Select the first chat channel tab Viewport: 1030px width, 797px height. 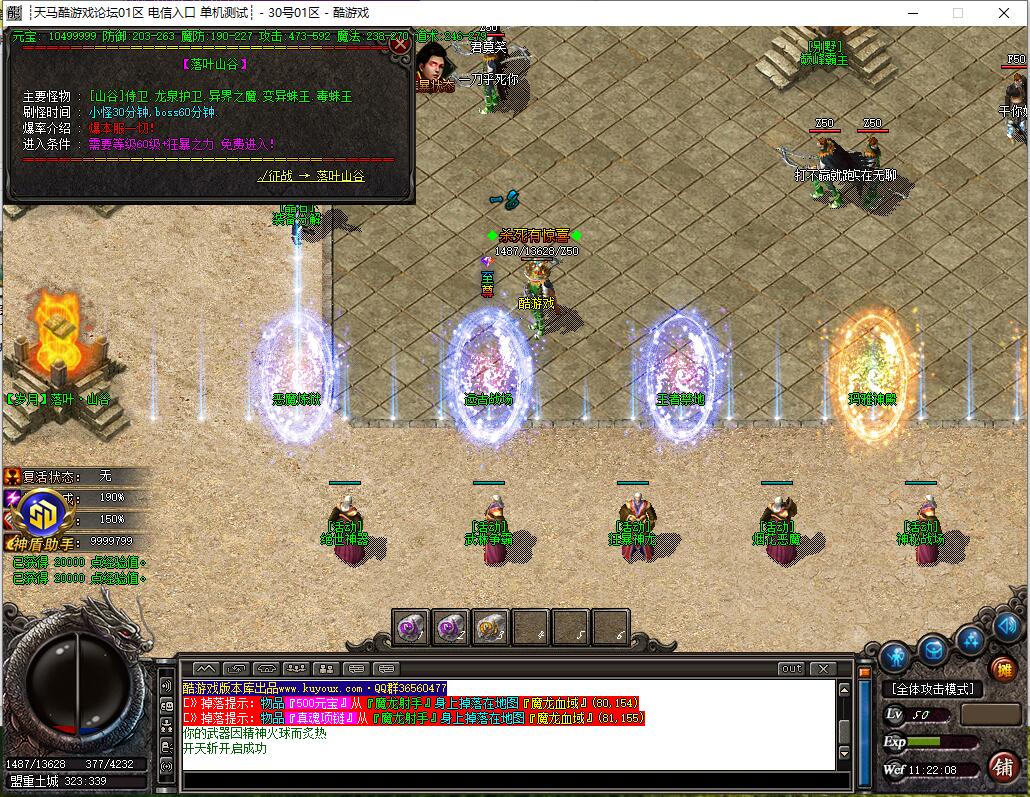click(x=204, y=668)
